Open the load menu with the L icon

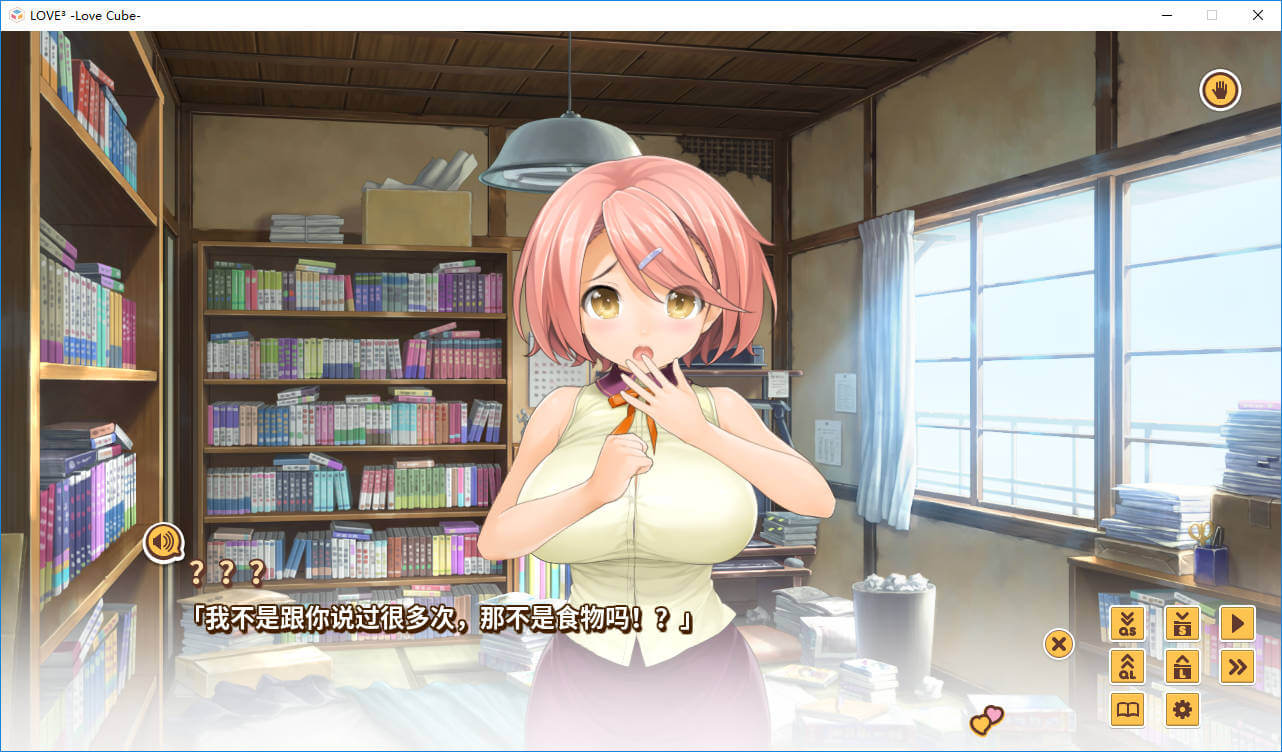(x=1182, y=667)
